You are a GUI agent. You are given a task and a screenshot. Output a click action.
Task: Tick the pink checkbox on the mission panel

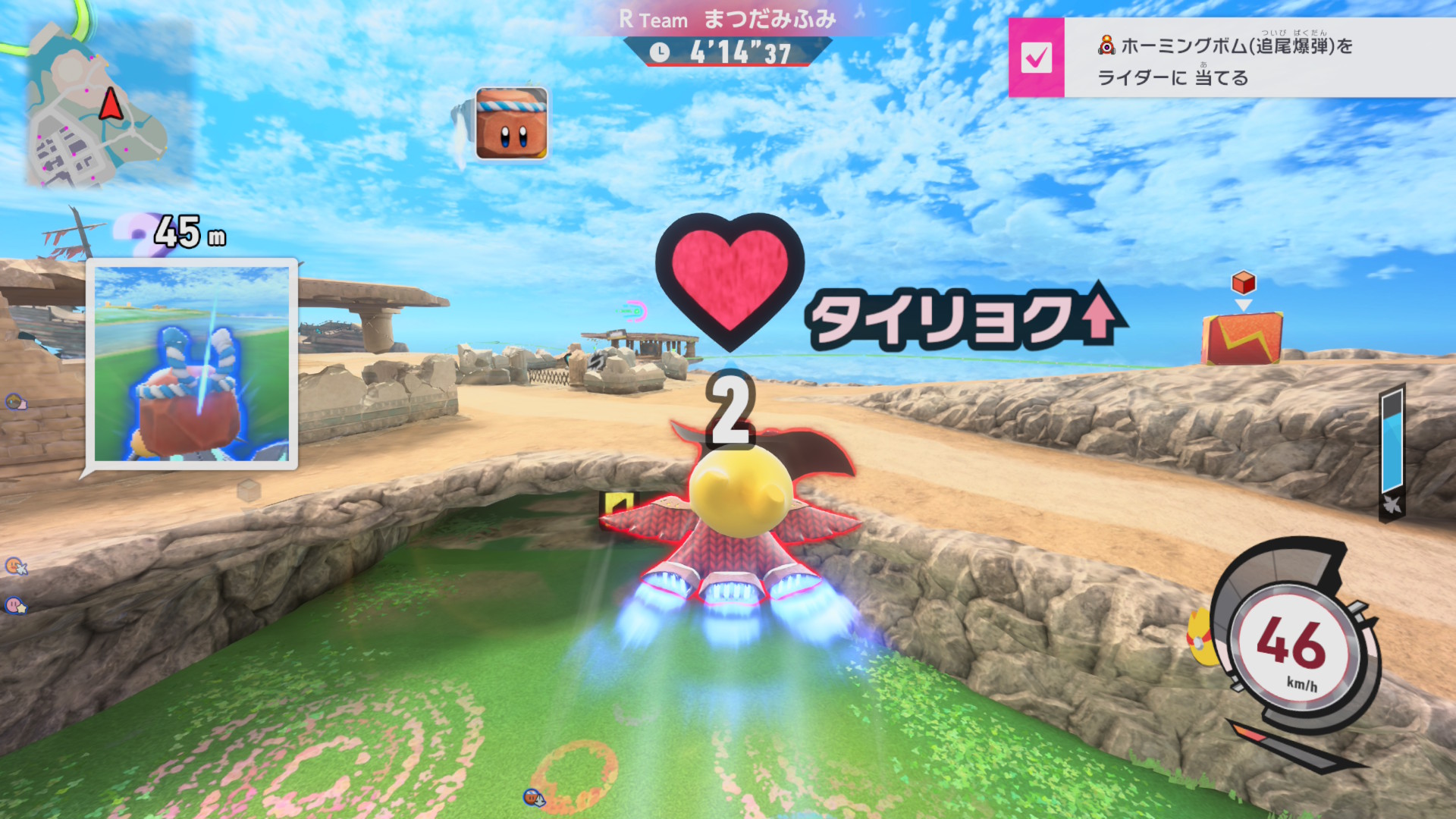click(1036, 58)
